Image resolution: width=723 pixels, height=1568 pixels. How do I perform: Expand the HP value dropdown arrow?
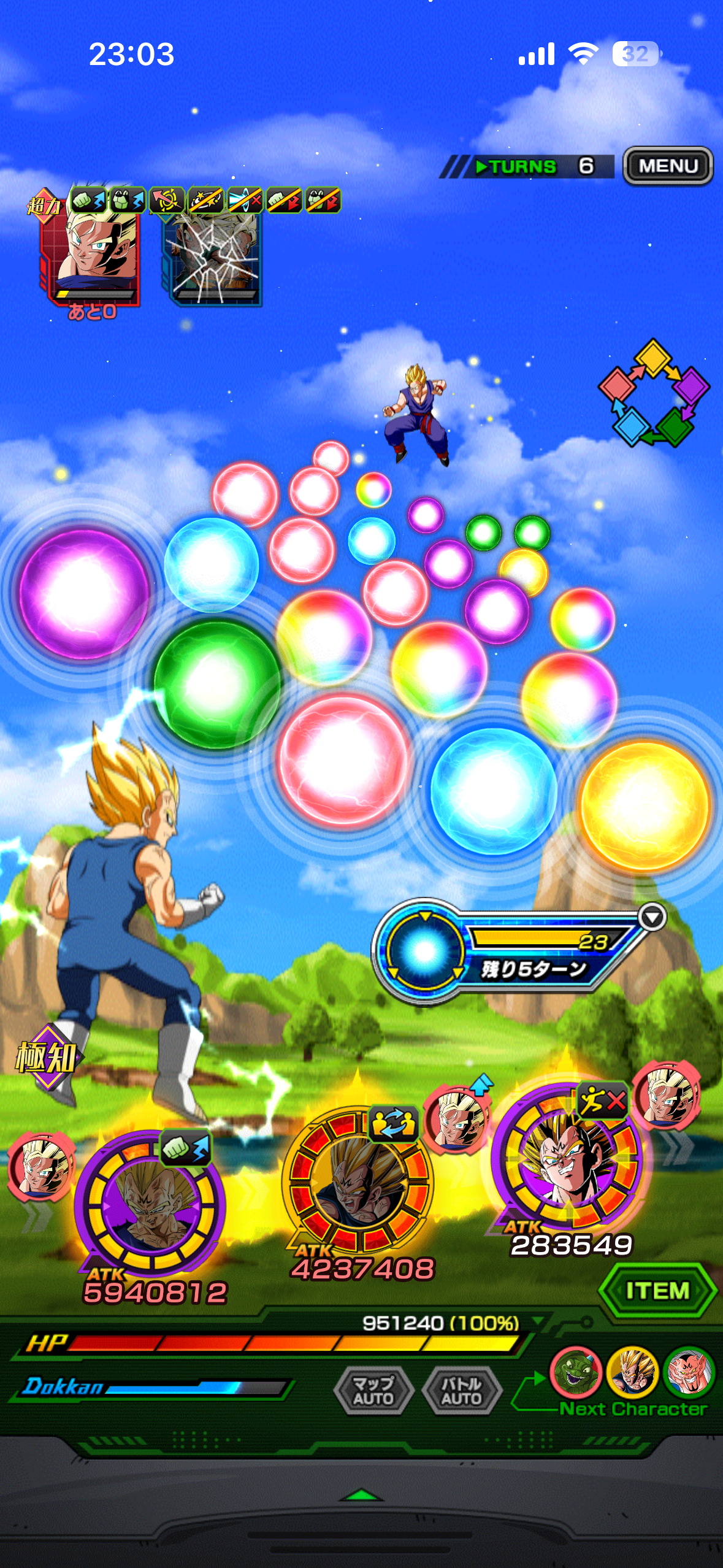coord(538,1320)
